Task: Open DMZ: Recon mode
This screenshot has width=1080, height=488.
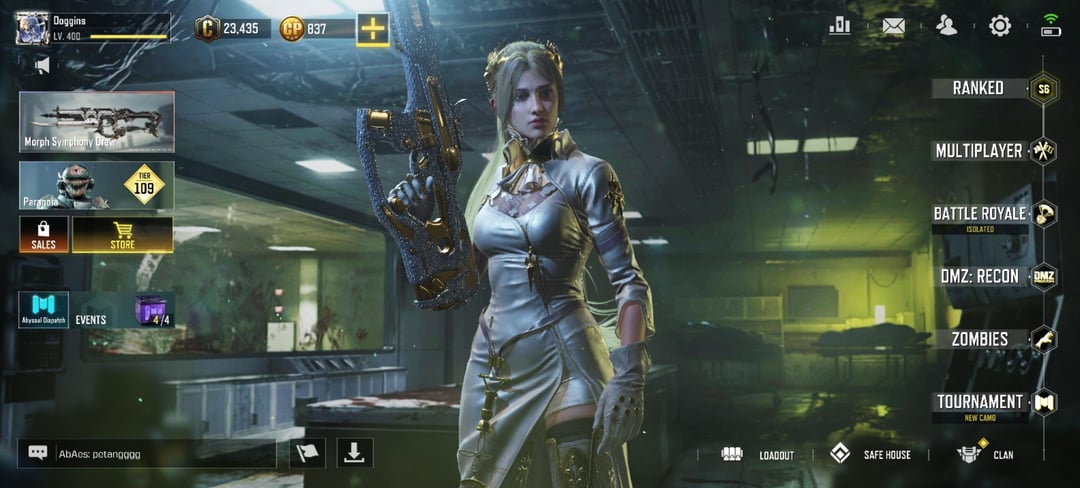Action: click(x=980, y=276)
